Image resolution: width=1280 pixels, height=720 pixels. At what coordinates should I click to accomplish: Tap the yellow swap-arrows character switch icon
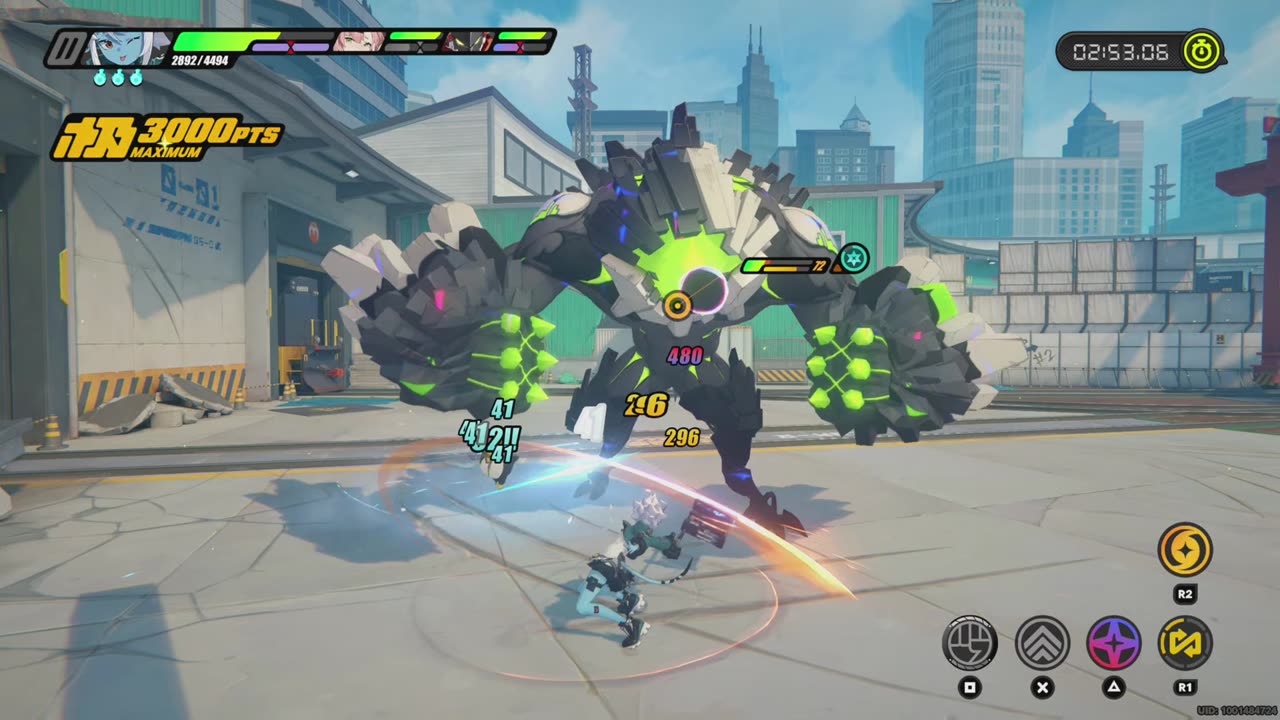pyautogui.click(x=1185, y=642)
